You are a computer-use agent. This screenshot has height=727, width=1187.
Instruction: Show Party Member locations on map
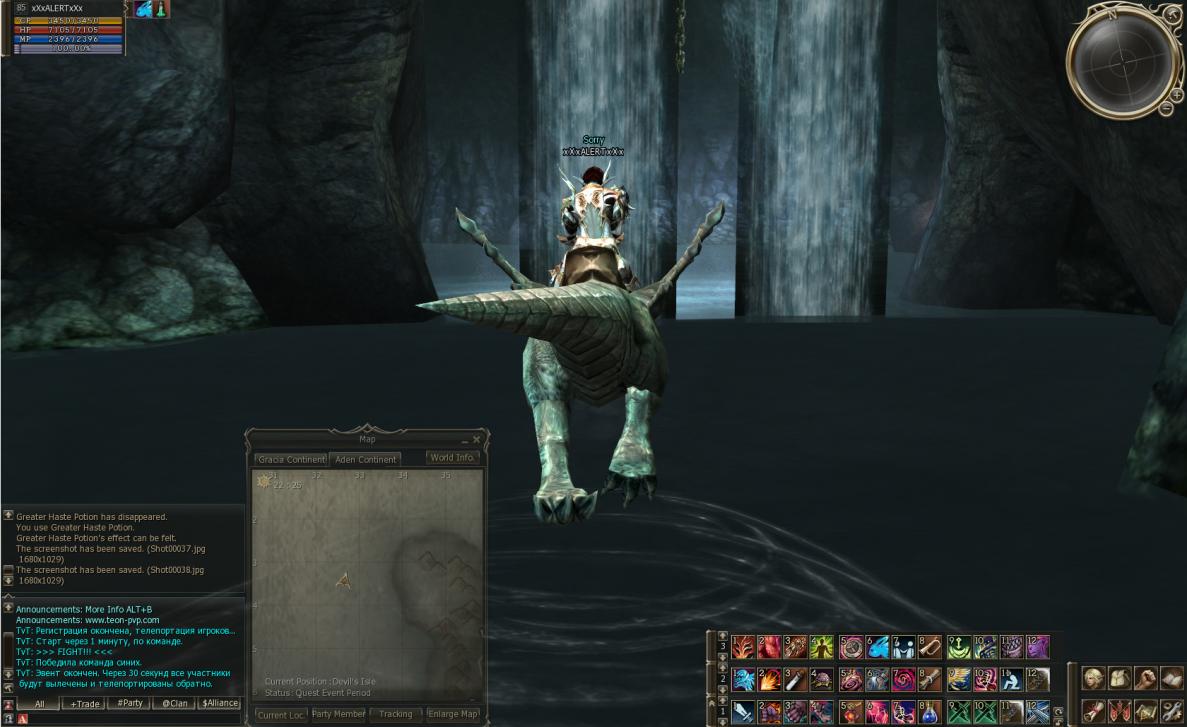click(338, 715)
